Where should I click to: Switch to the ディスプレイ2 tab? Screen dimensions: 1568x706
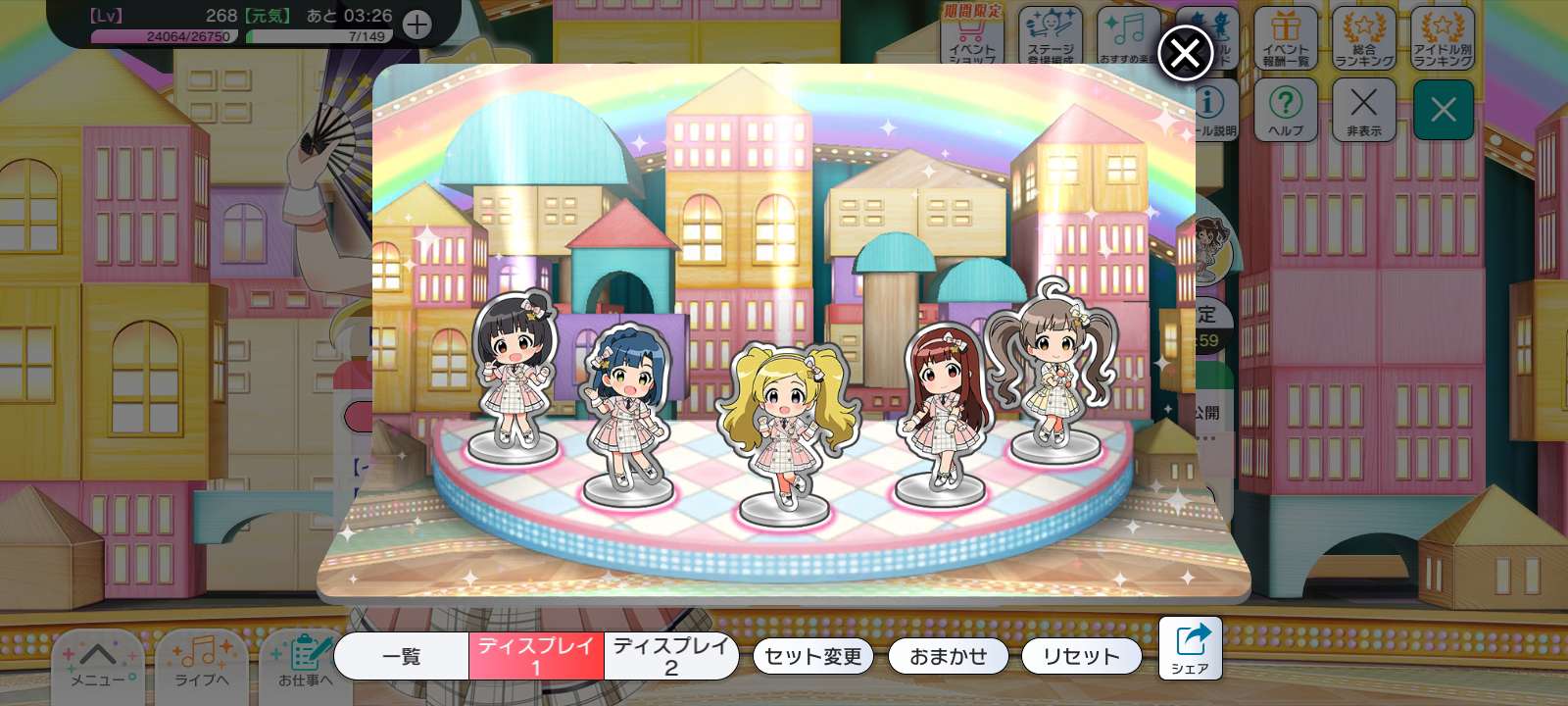coord(670,656)
